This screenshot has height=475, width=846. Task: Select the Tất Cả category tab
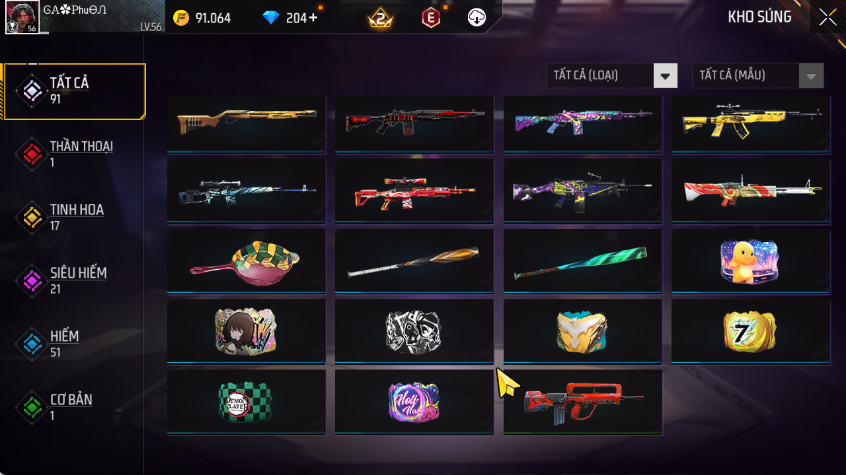[x=74, y=91]
